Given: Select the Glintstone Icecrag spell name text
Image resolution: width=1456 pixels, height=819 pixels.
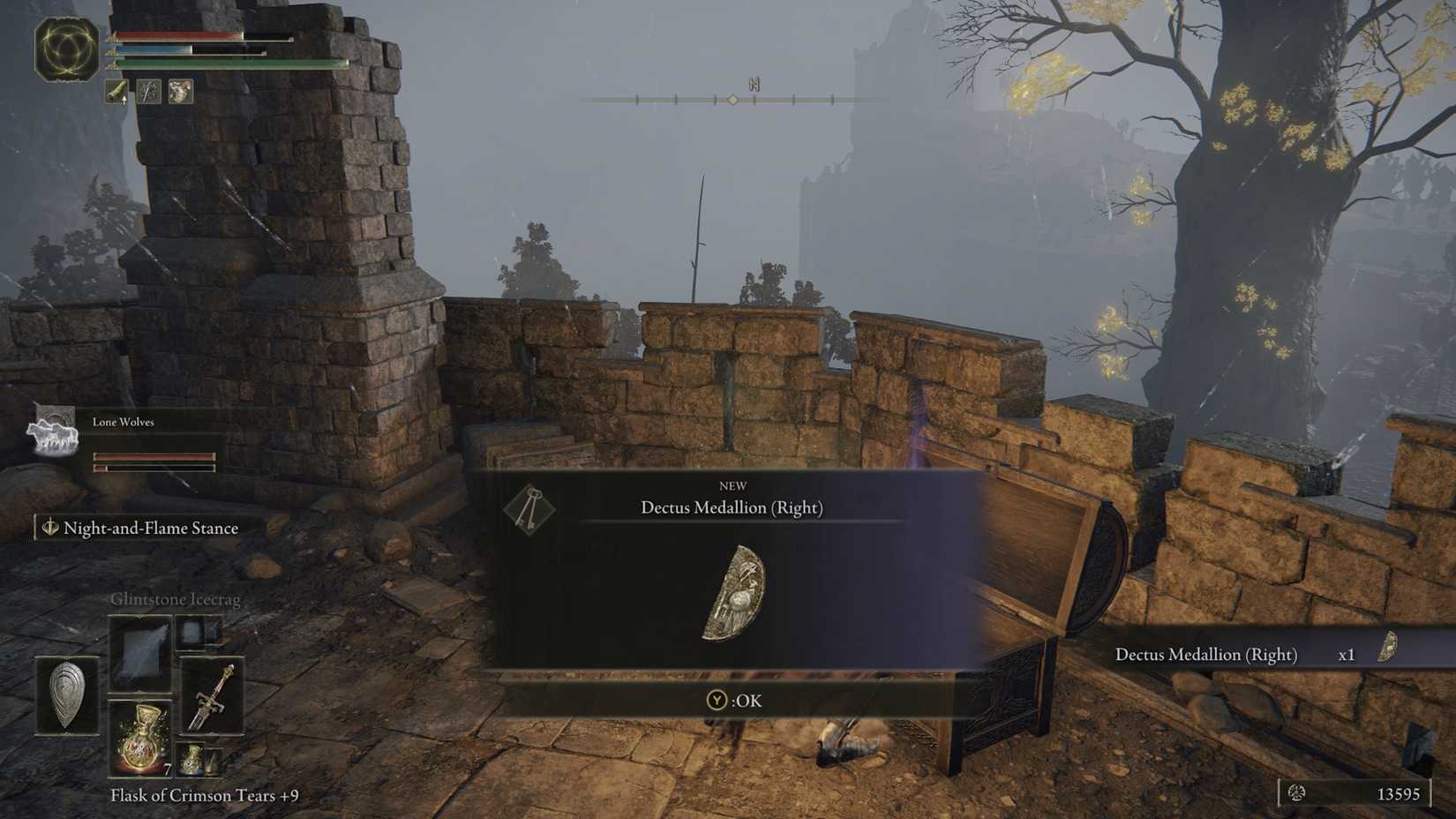Looking at the screenshot, I should point(176,598).
